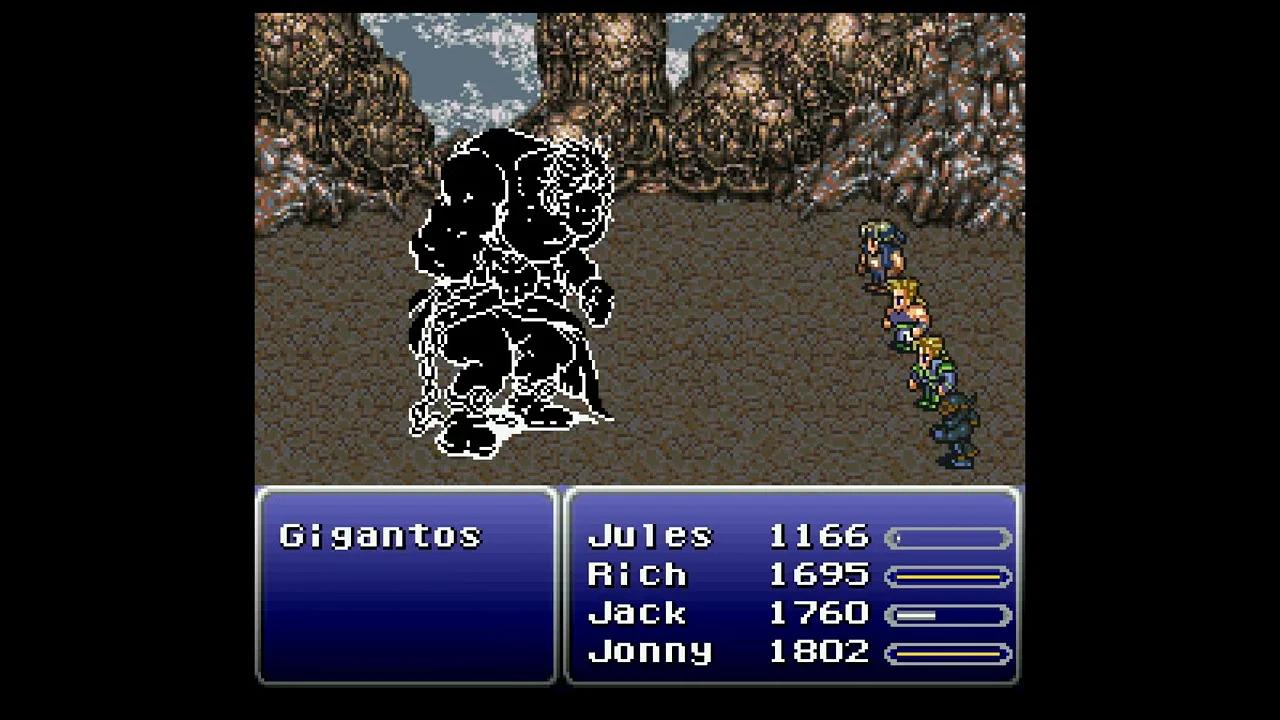Screen dimensions: 1280x720
Task: Click Jules' character sprite
Action: coord(880,250)
